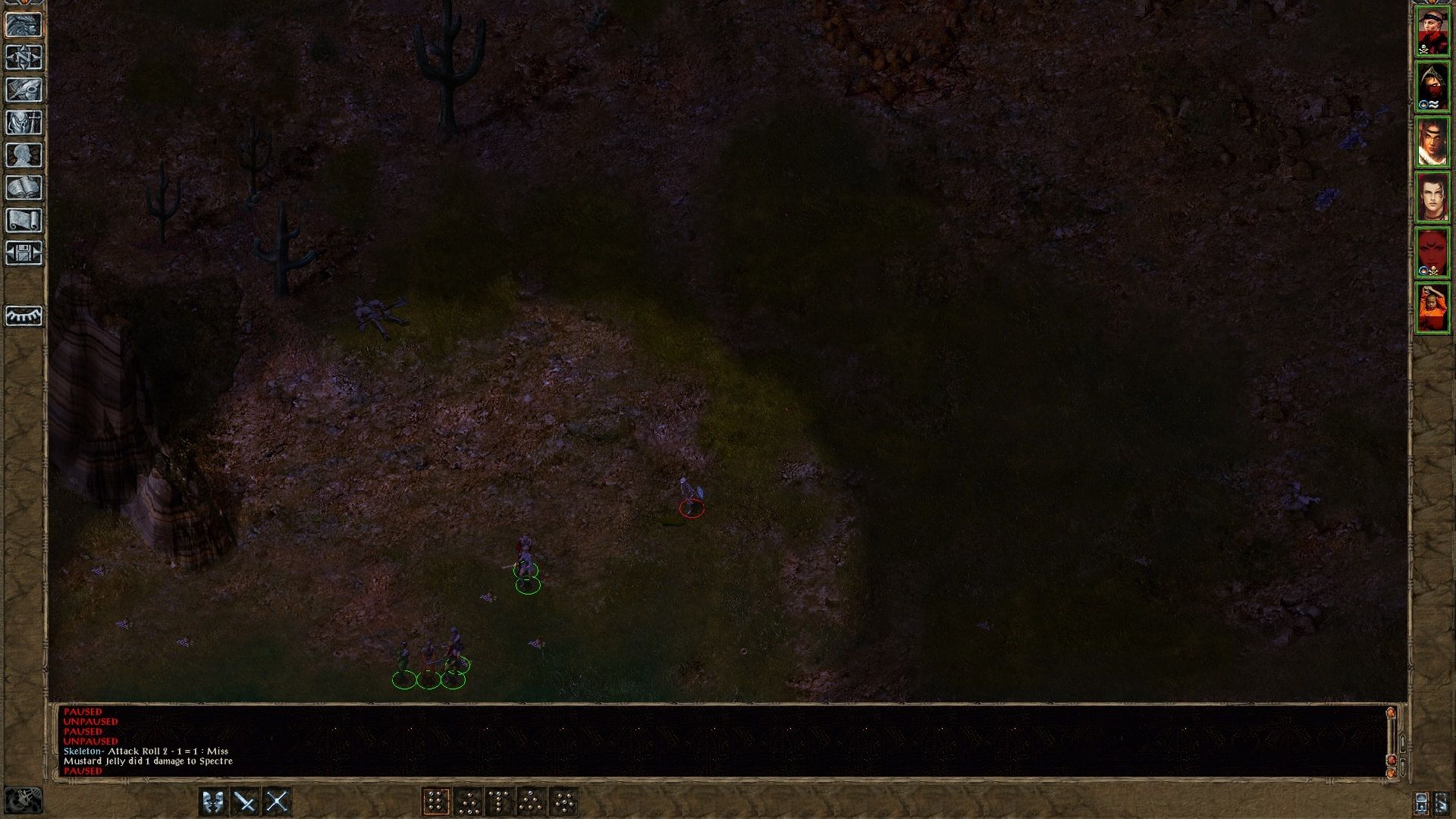Screen dimensions: 1456x819
Task: Click the crossed blades action icon
Action: 277,801
